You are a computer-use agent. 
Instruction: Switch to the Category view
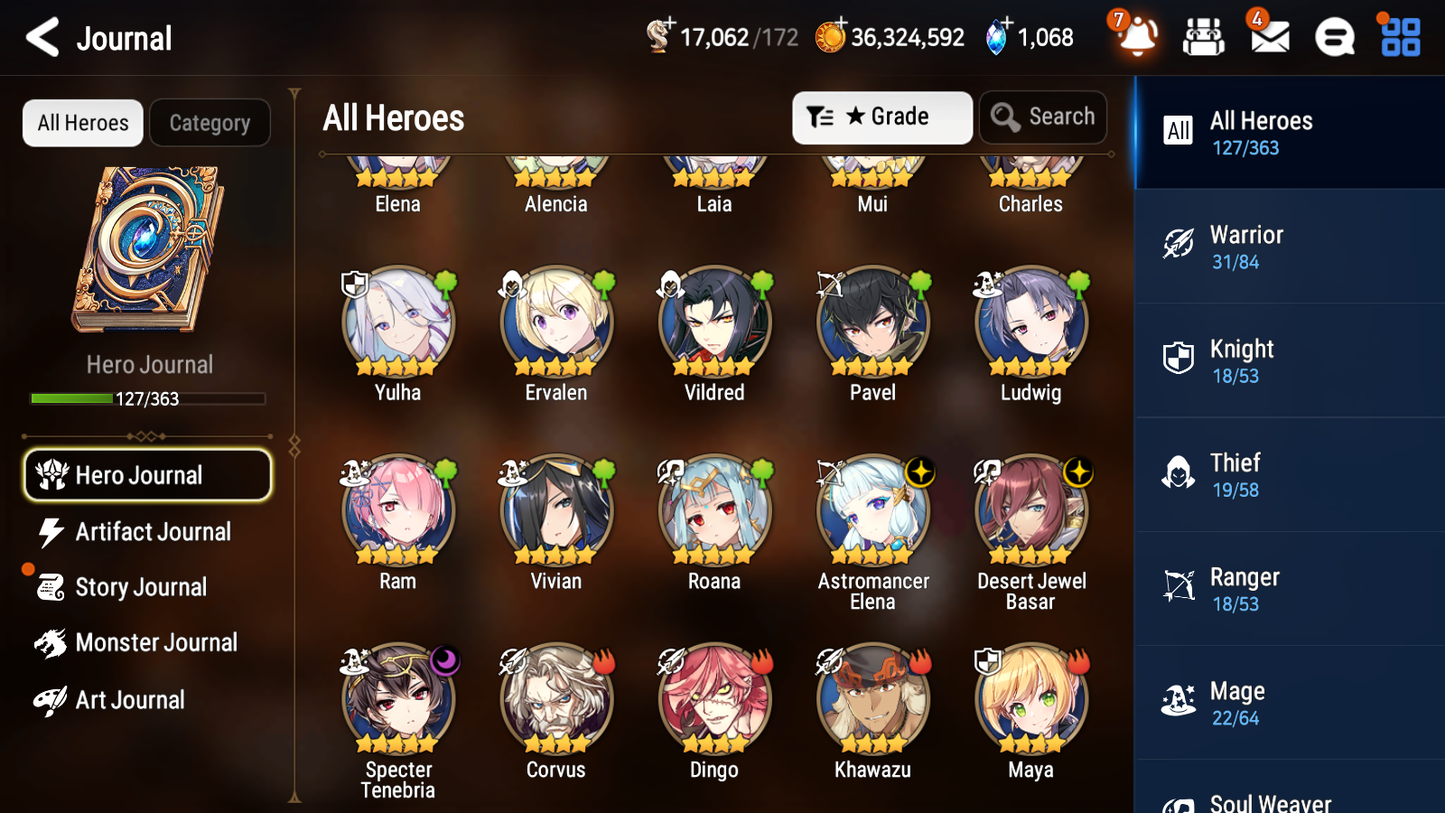(210, 122)
